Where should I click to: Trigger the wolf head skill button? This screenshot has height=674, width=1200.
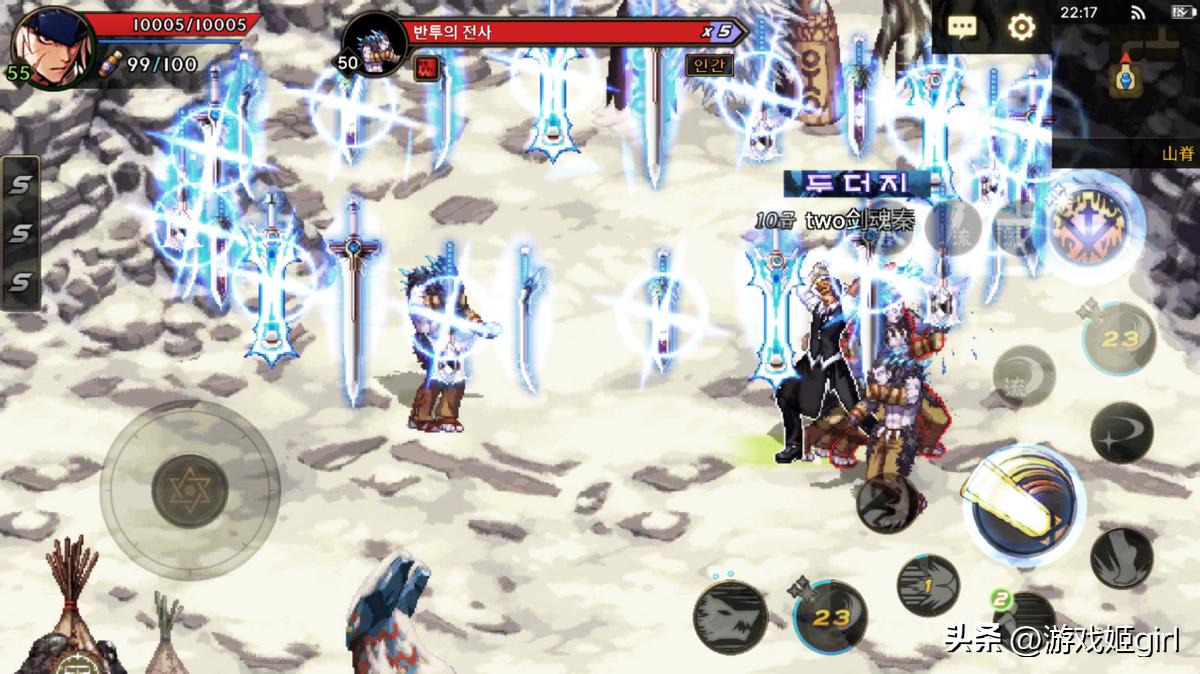[x=730, y=617]
